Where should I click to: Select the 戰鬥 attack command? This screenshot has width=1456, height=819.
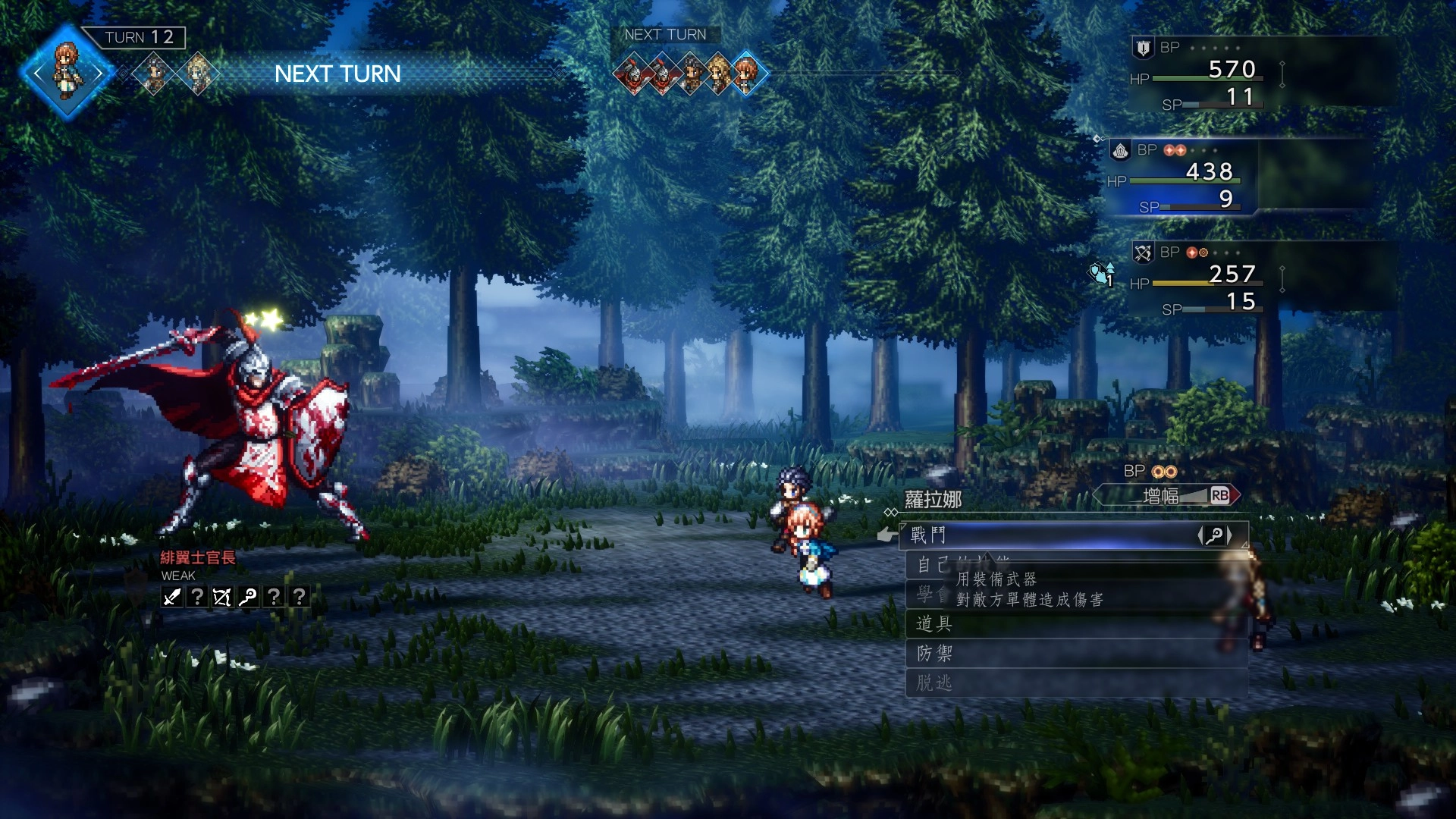[x=1046, y=535]
